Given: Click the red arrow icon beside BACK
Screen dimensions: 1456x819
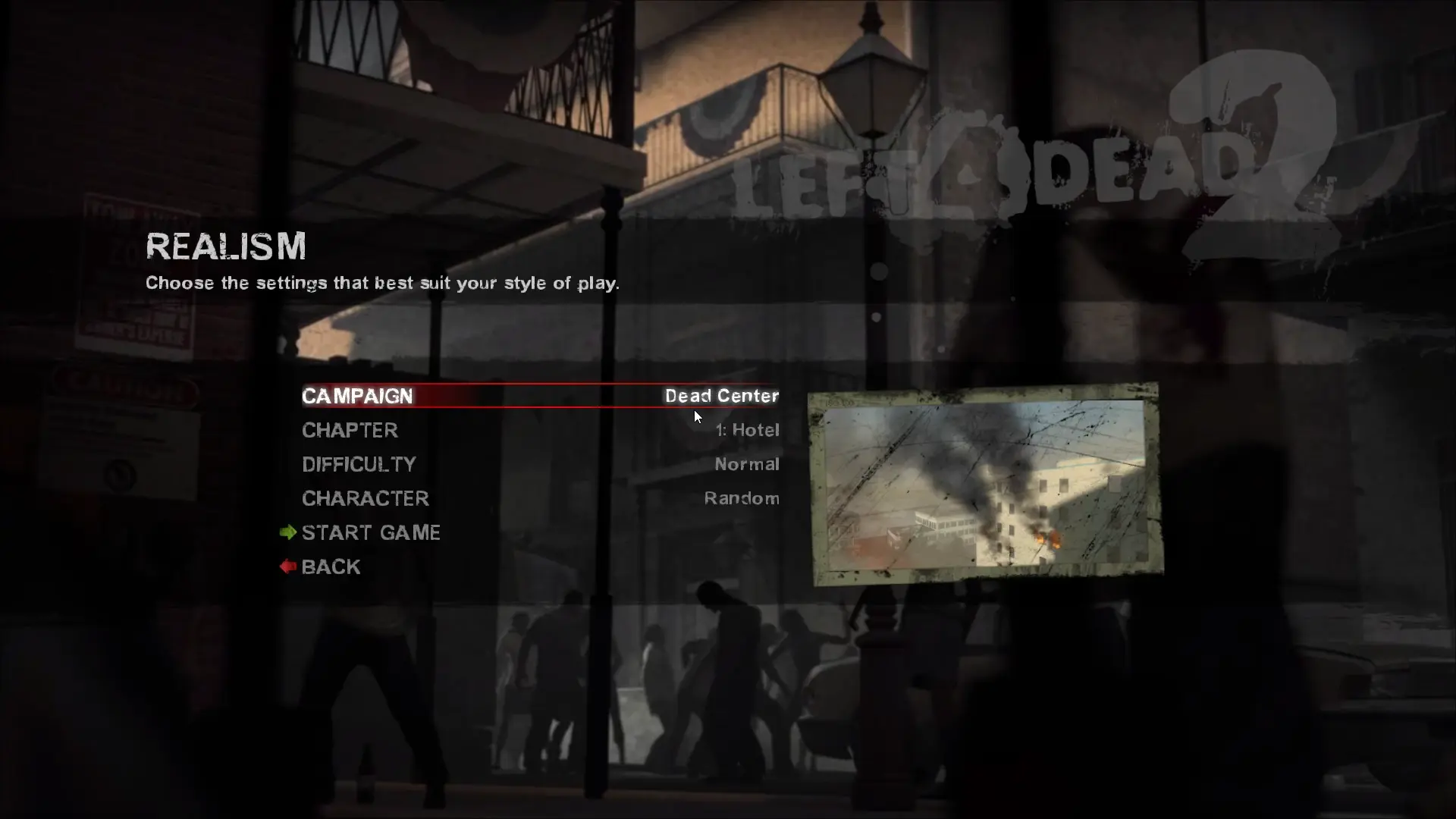Looking at the screenshot, I should 287,566.
